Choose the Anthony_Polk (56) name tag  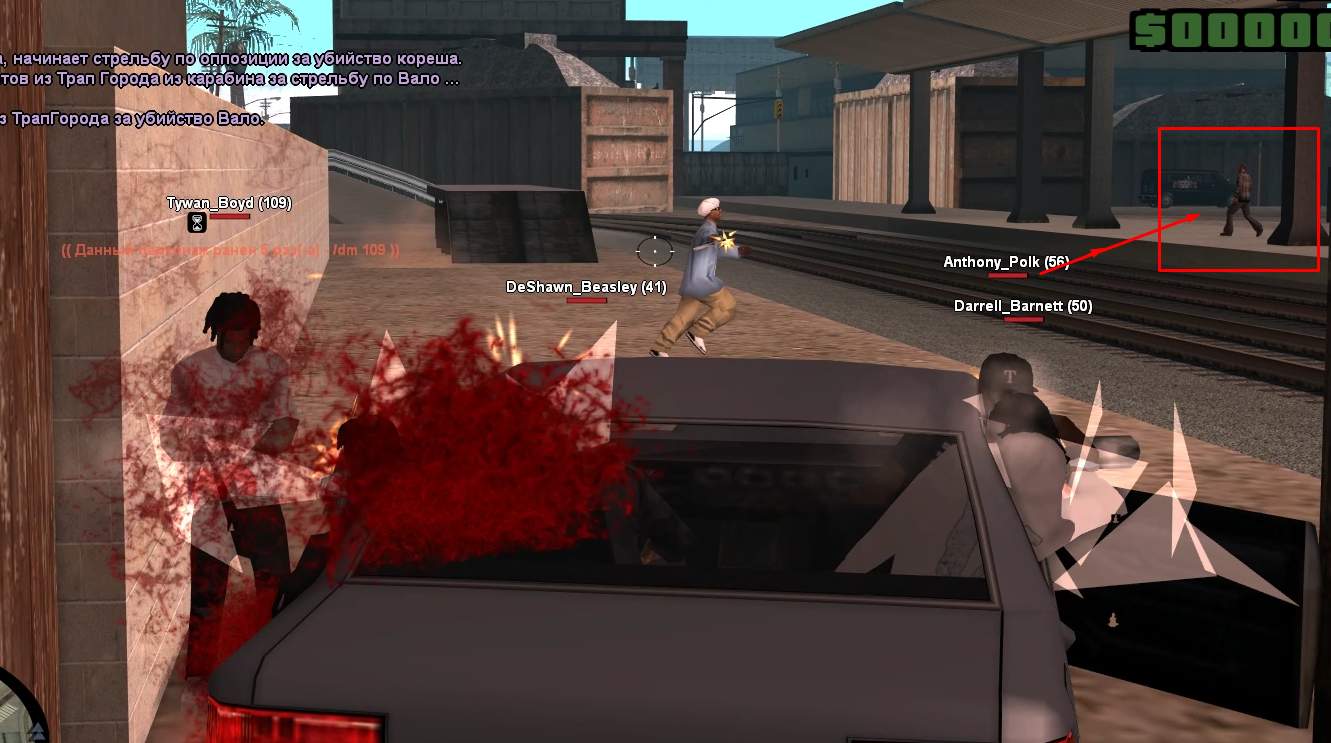pyautogui.click(x=1005, y=262)
